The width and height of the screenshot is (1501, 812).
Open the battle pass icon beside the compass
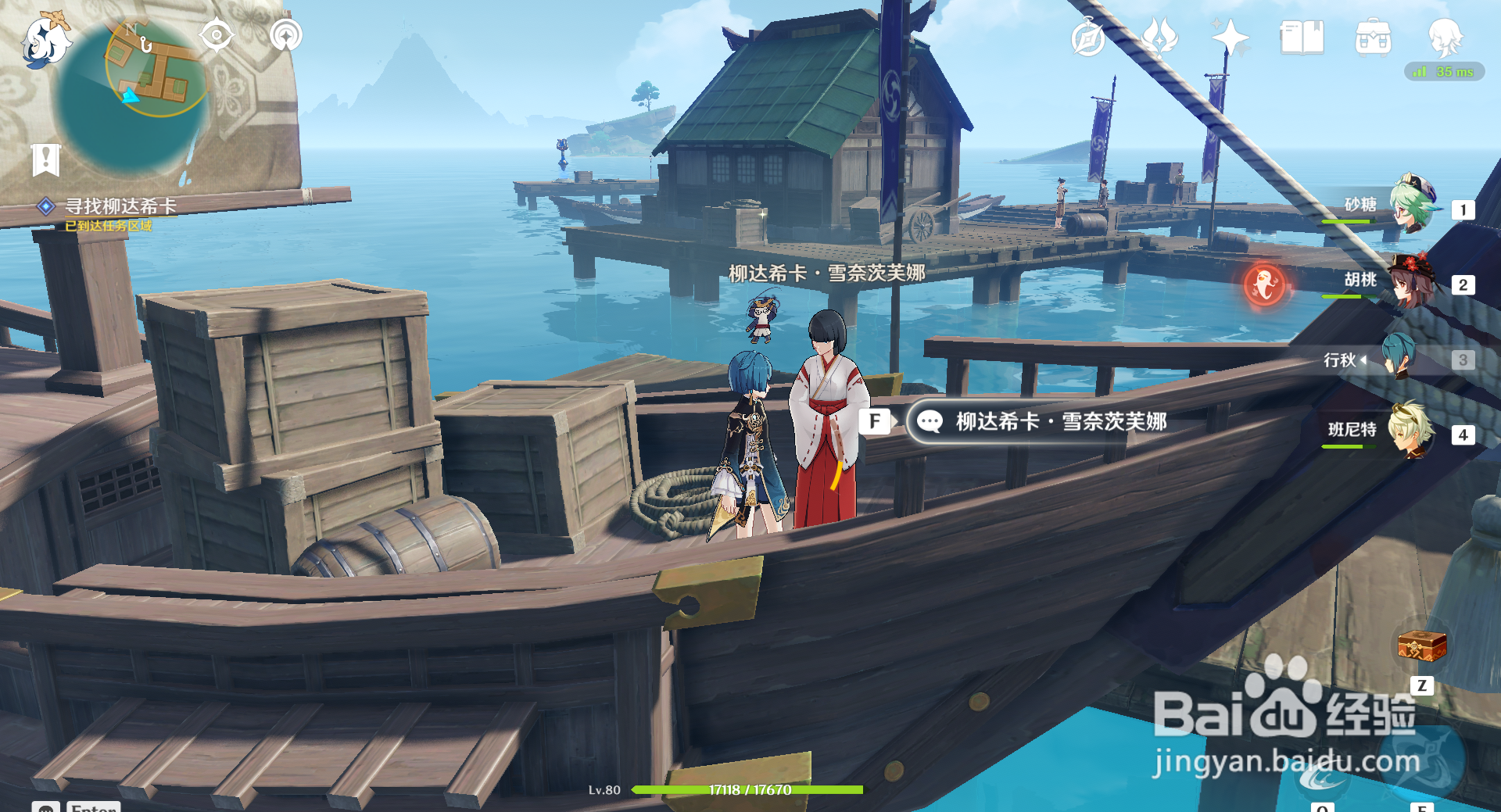click(x=1159, y=37)
